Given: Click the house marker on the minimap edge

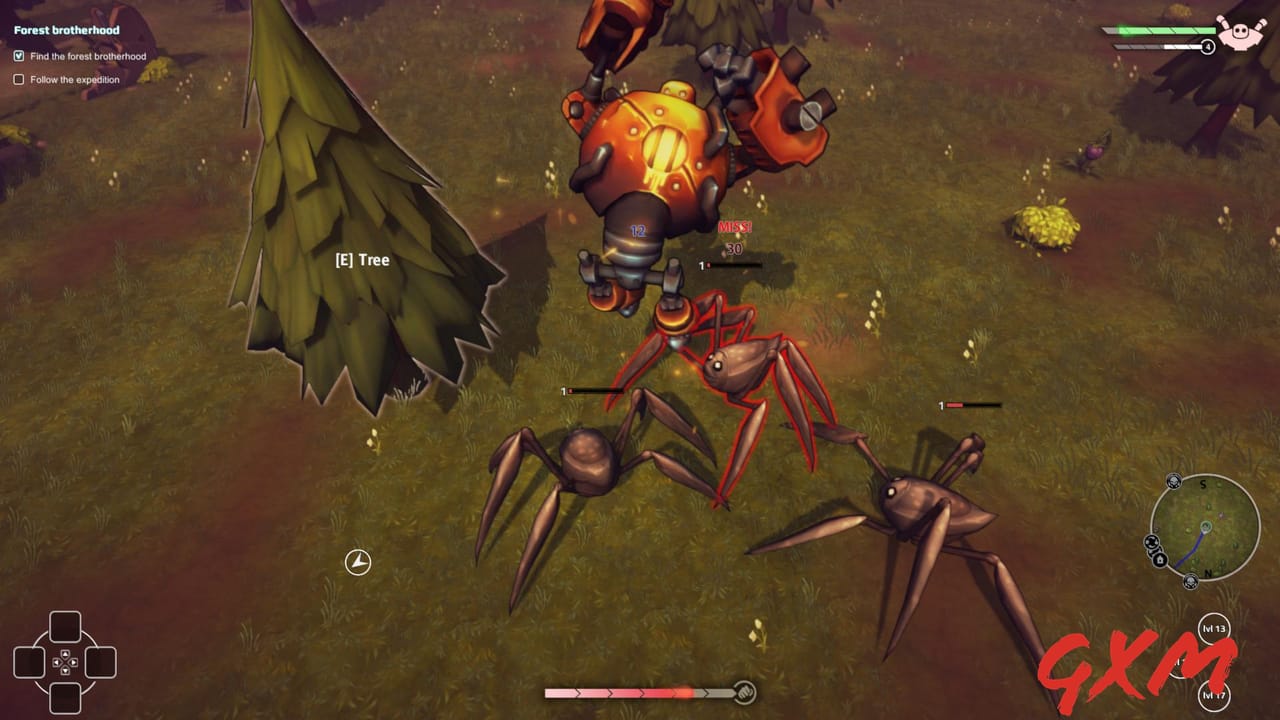Looking at the screenshot, I should click(1160, 558).
